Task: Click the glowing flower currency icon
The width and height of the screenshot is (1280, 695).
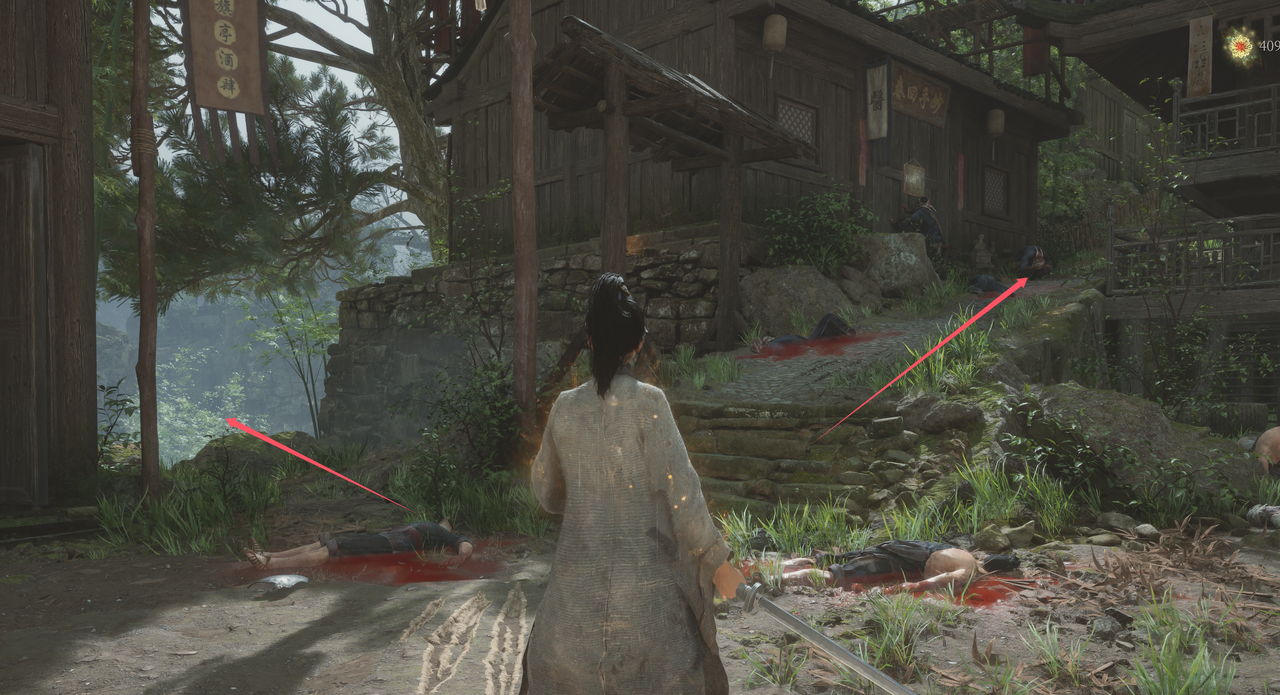Action: point(1241,45)
